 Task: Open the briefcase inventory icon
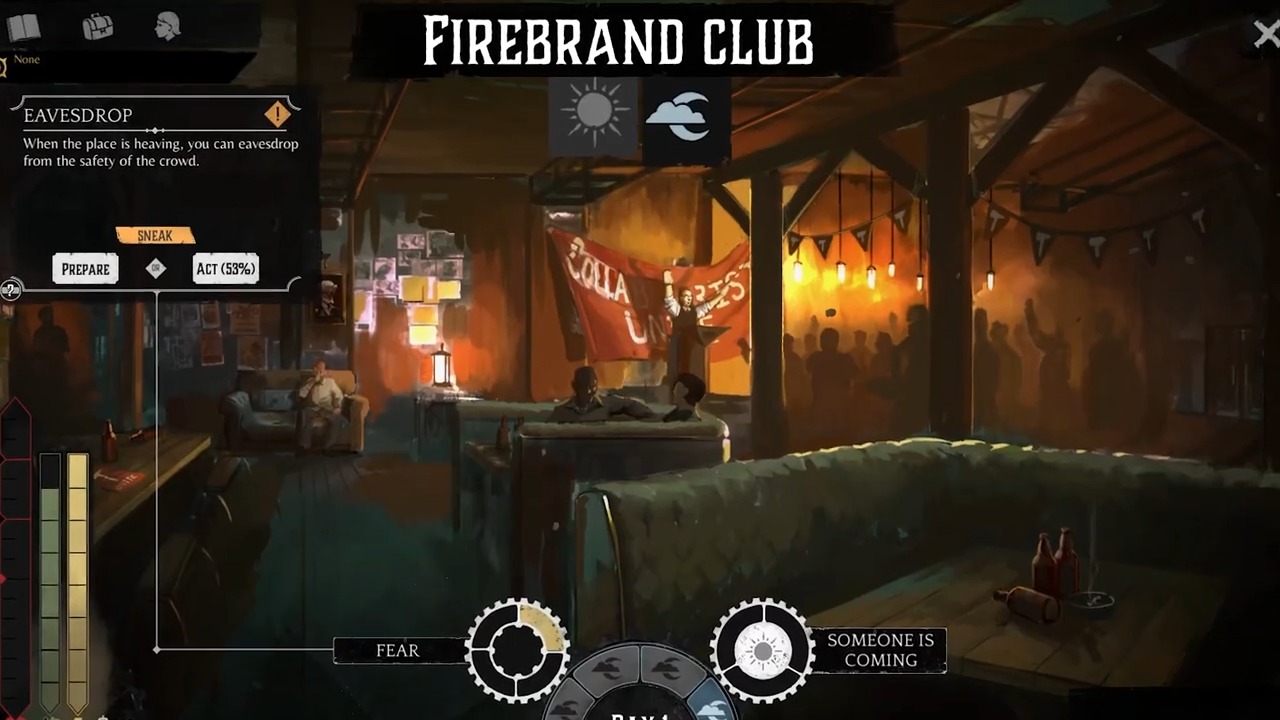click(97, 27)
